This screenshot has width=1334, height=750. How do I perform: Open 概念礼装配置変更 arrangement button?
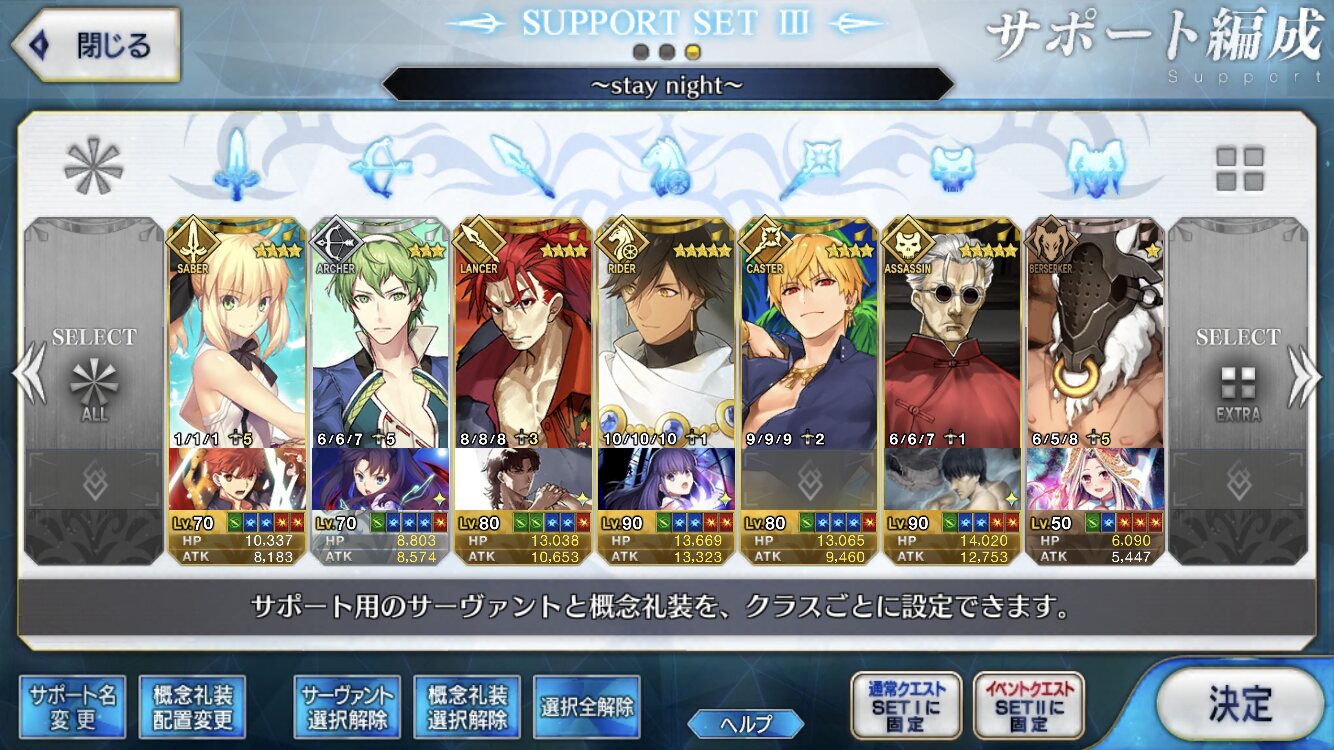point(192,707)
